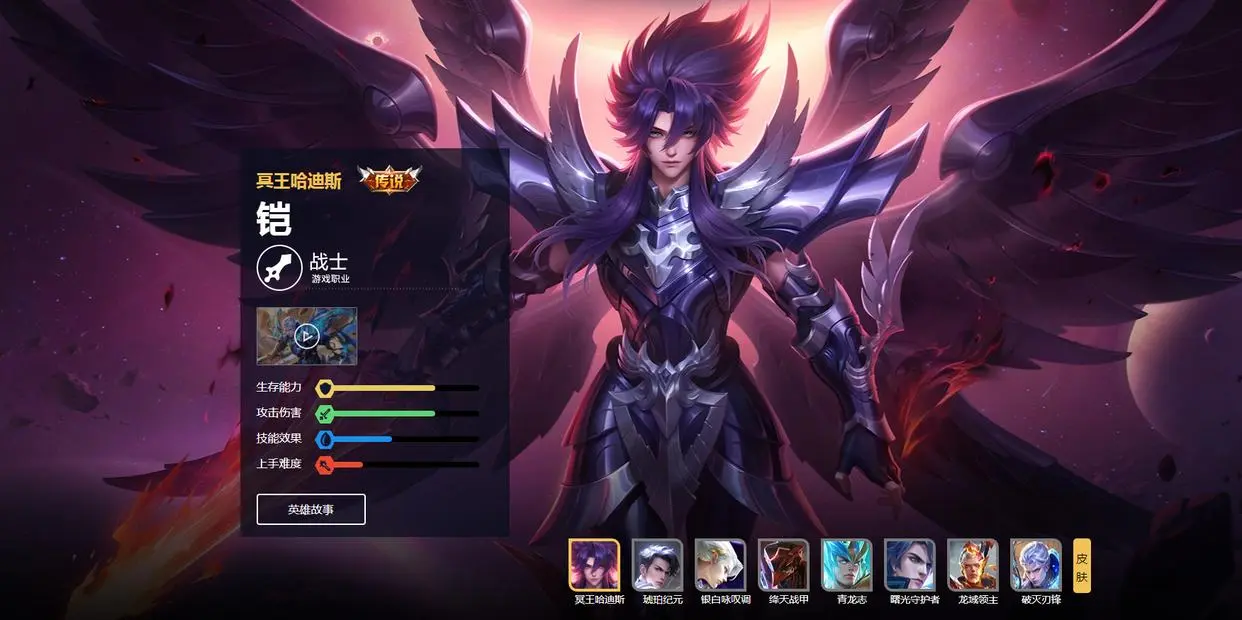Pick the 龙域领主 skin portrait
The image size is (1242, 620).
click(x=973, y=565)
